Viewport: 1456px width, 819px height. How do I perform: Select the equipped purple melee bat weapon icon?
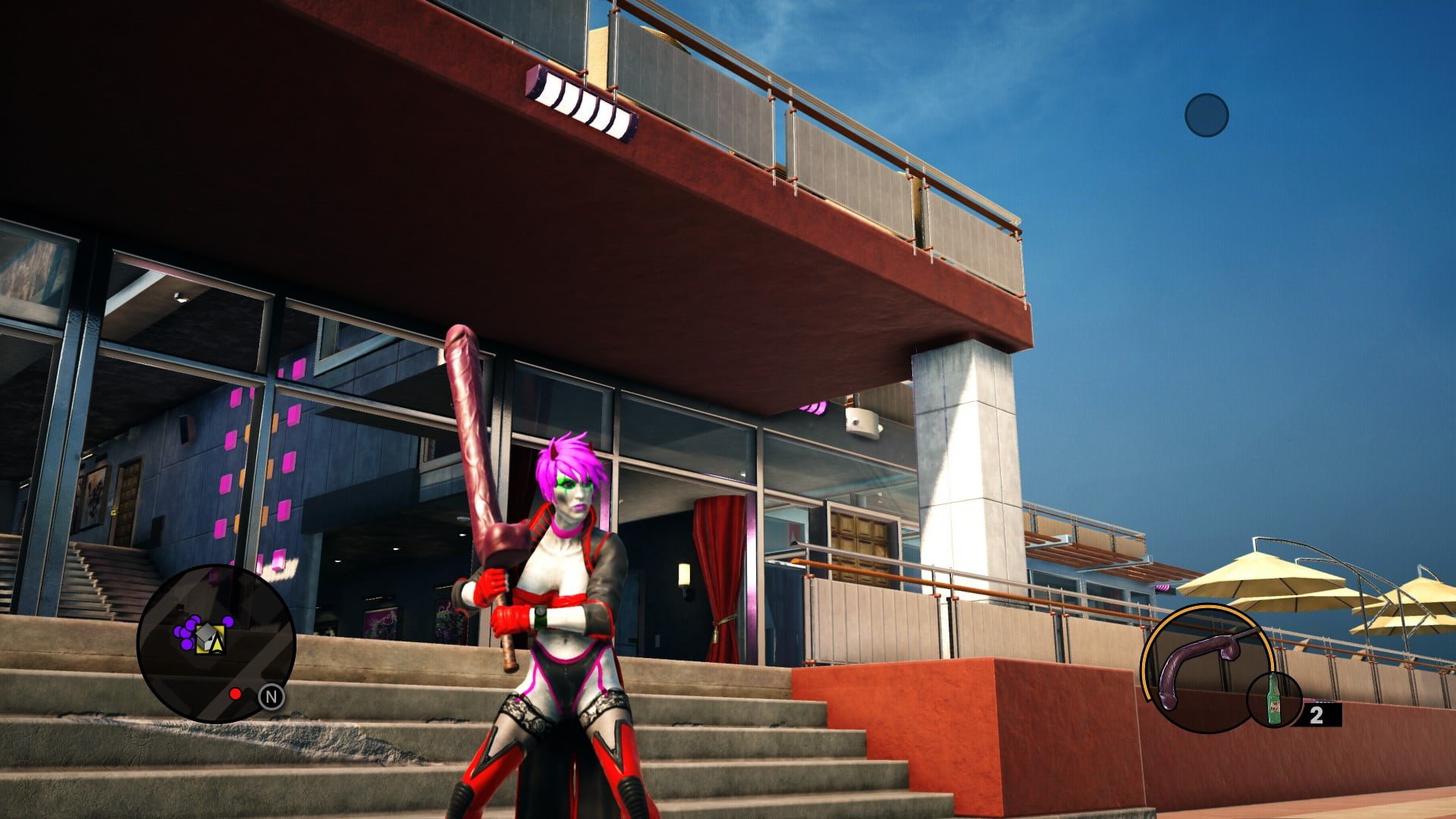point(1198,661)
